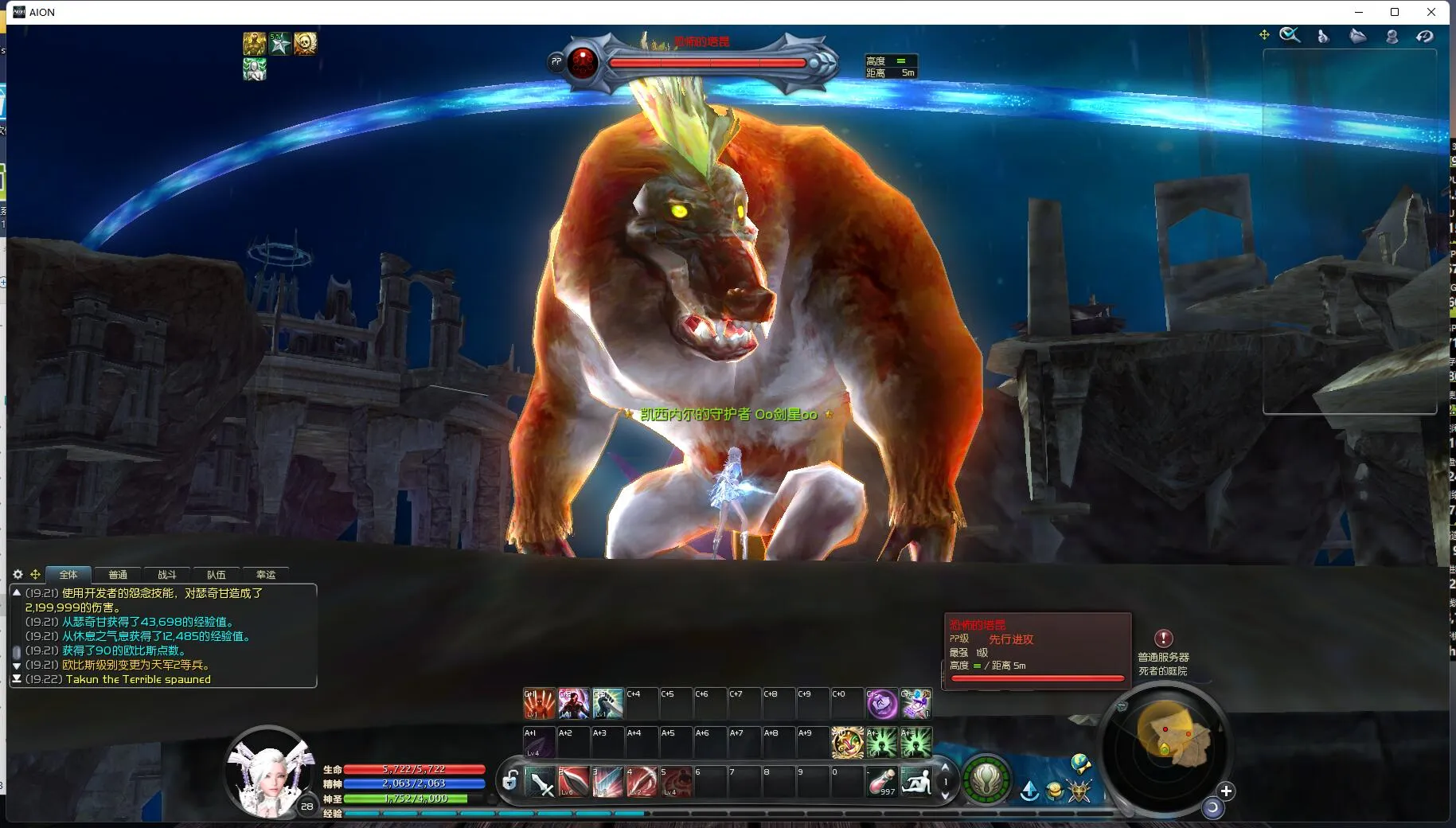Activate the sitting rest skill icon
Image resolution: width=1456 pixels, height=828 pixels.
915,781
